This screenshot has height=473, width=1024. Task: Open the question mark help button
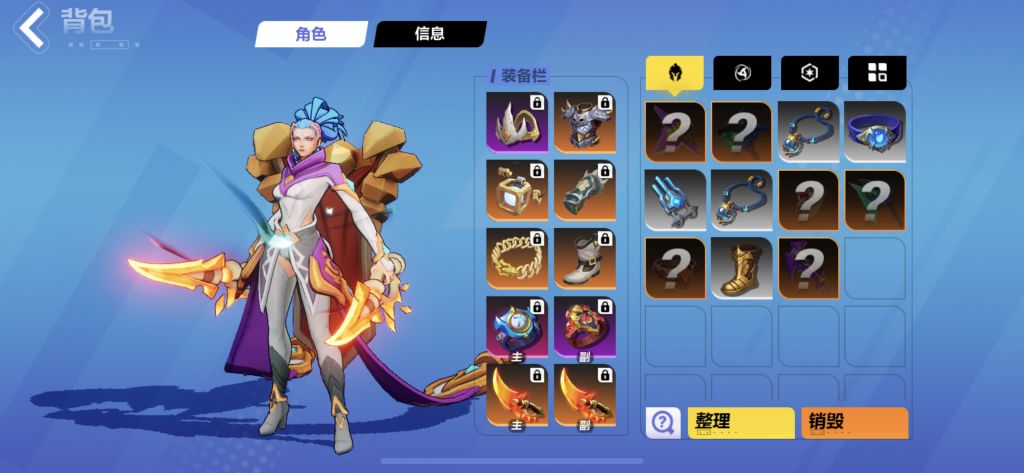tap(661, 423)
